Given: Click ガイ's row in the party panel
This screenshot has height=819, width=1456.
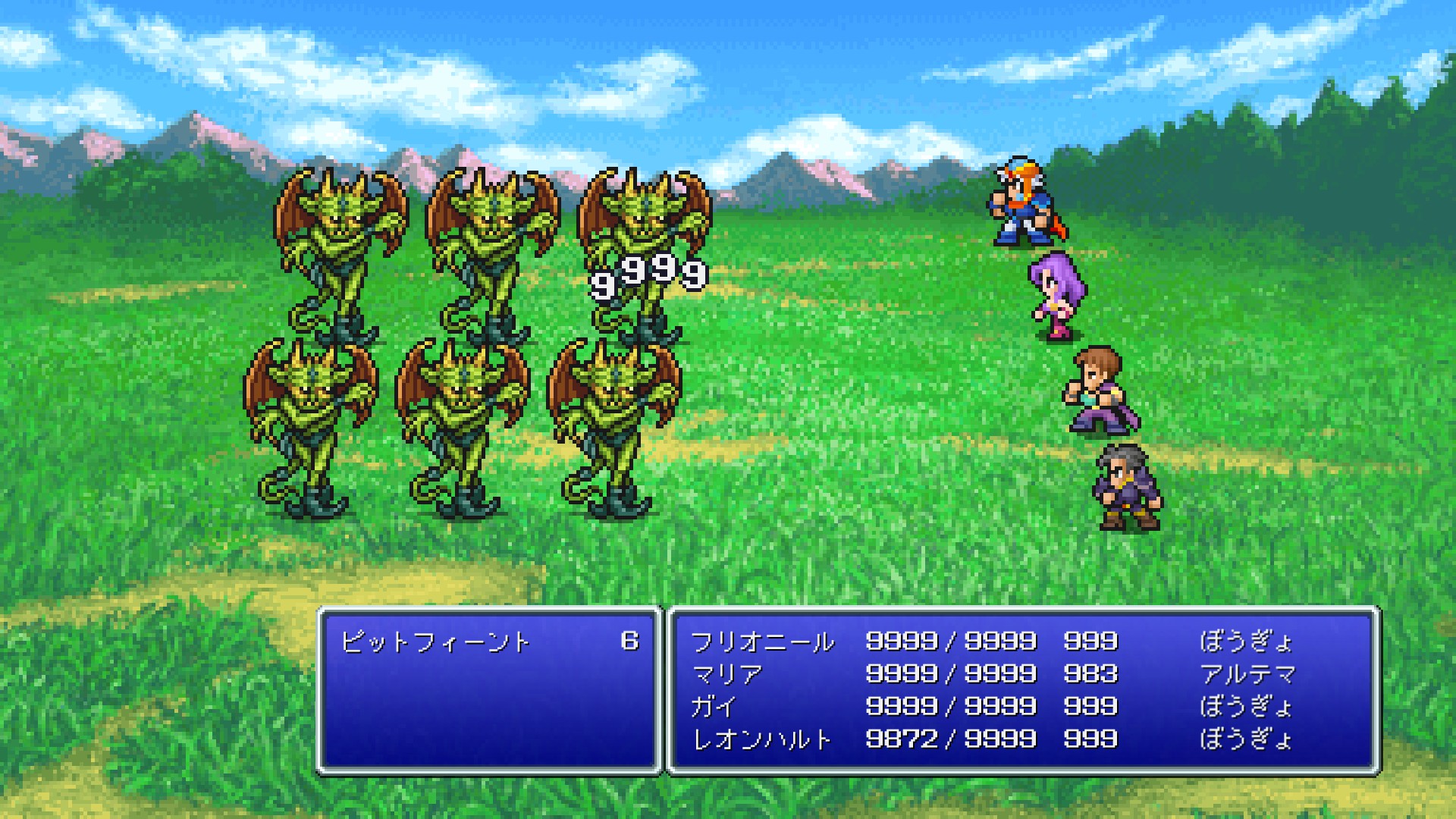Looking at the screenshot, I should tap(714, 707).
